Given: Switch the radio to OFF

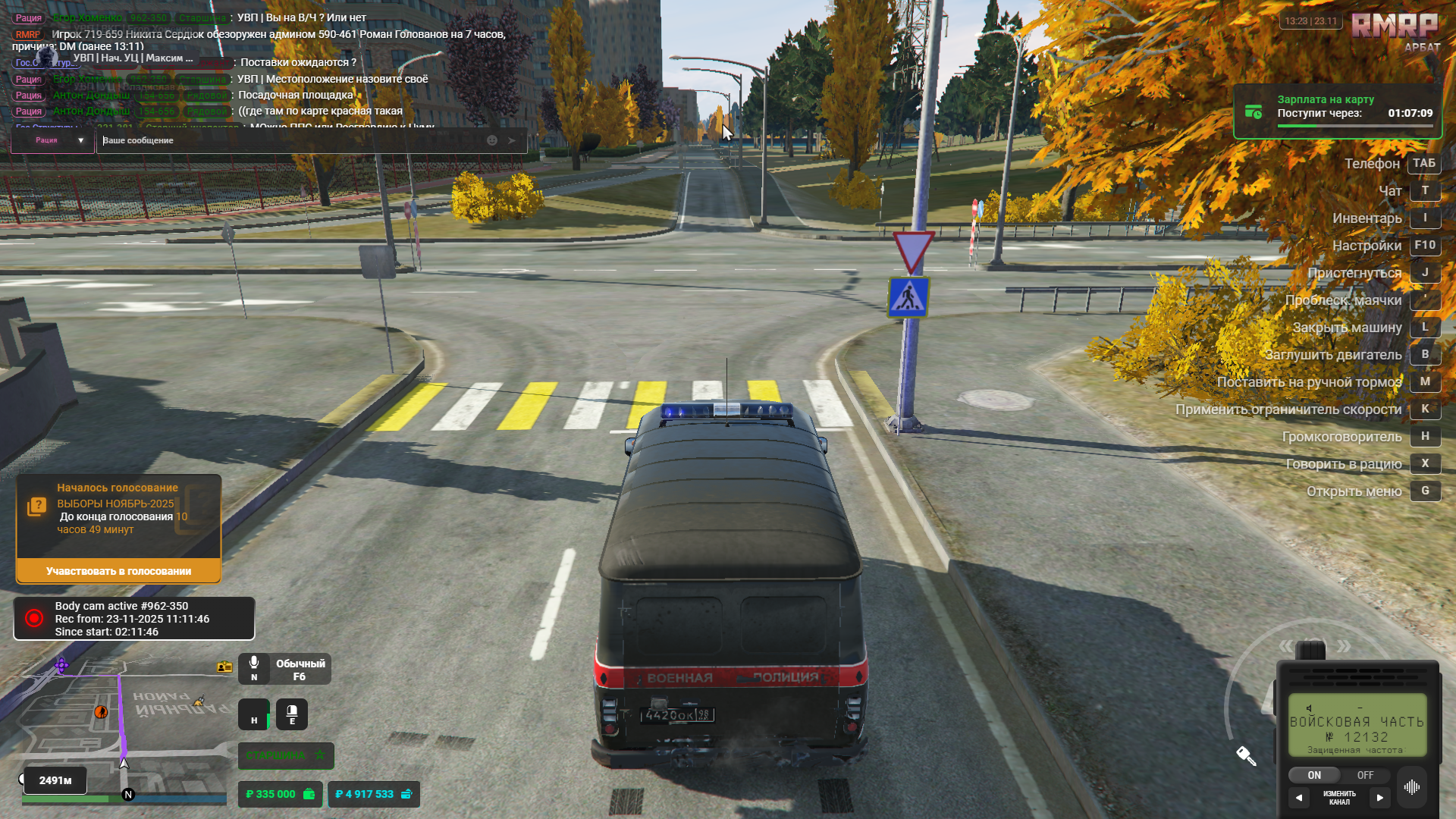Looking at the screenshot, I should pyautogui.click(x=1365, y=775).
